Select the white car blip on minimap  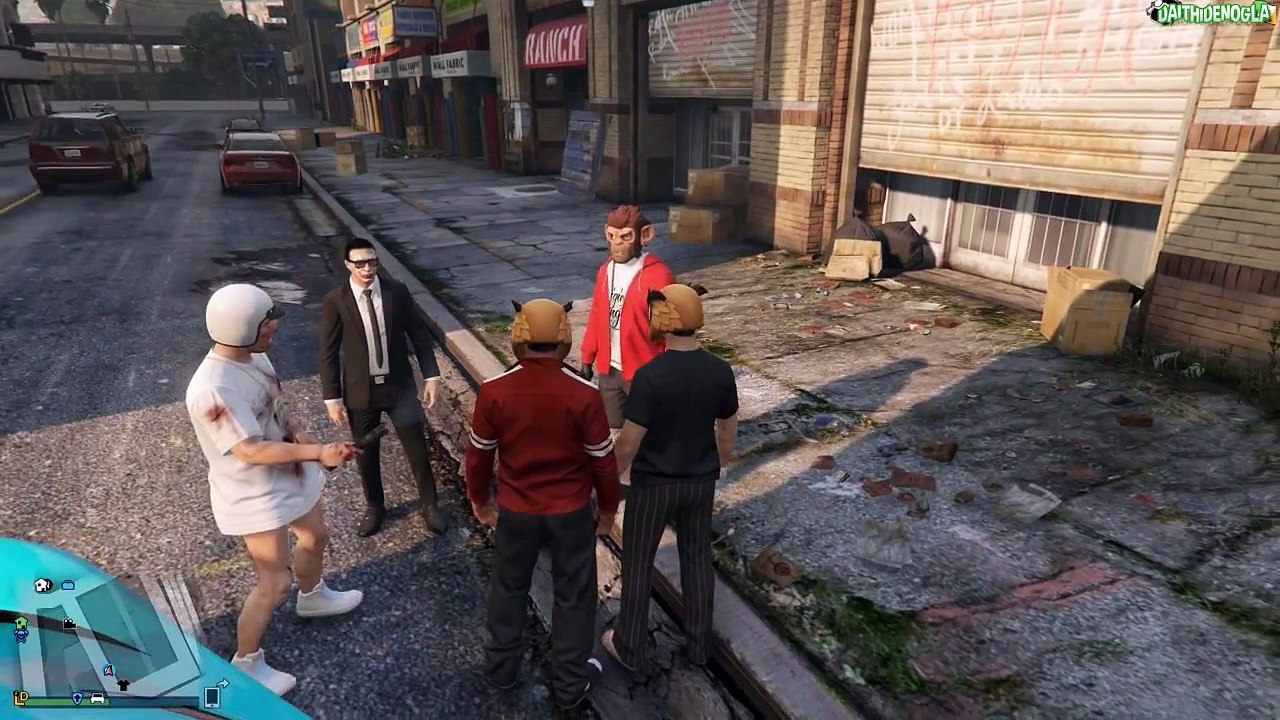pyautogui.click(x=98, y=698)
